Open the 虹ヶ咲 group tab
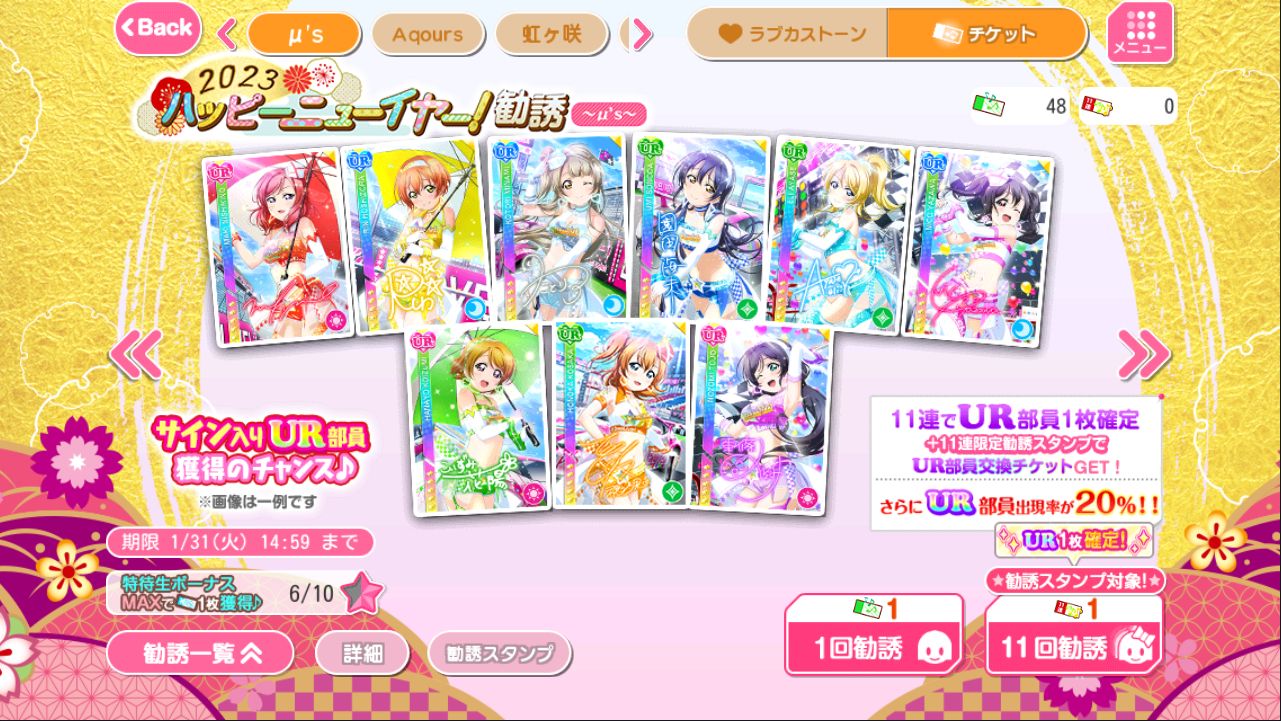 pyautogui.click(x=551, y=34)
